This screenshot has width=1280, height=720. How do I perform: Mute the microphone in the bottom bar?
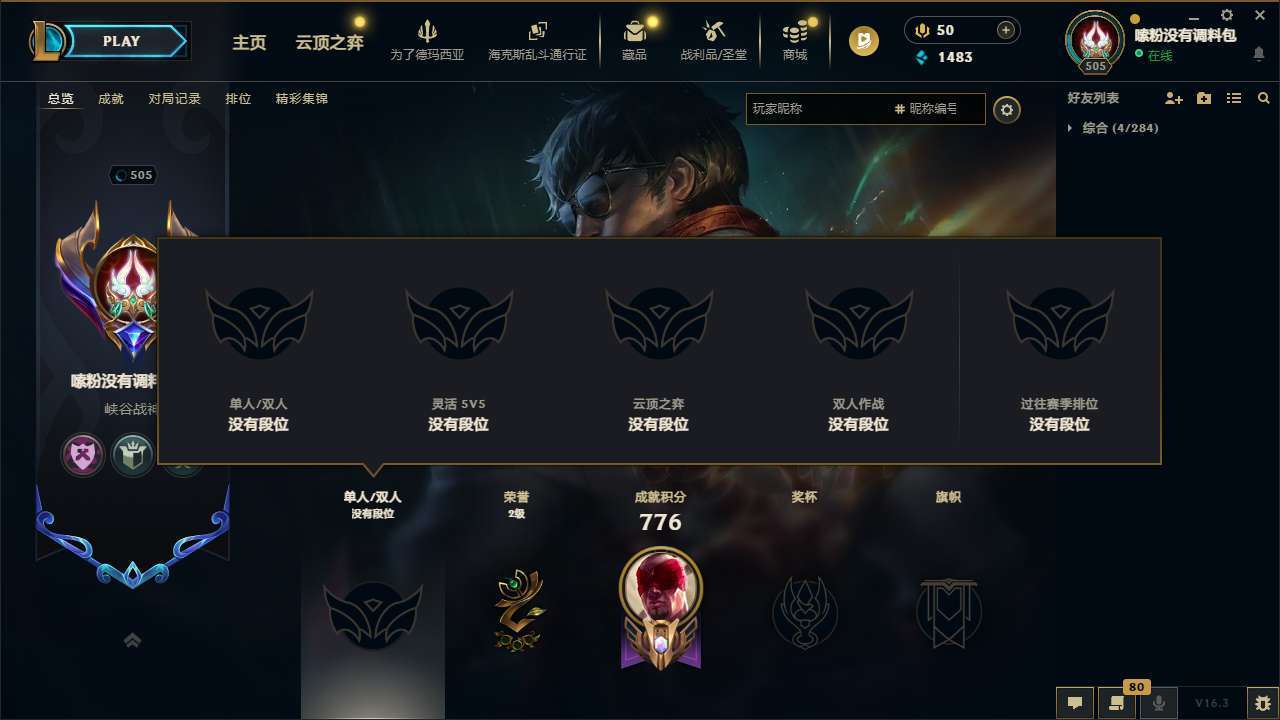coord(1158,703)
